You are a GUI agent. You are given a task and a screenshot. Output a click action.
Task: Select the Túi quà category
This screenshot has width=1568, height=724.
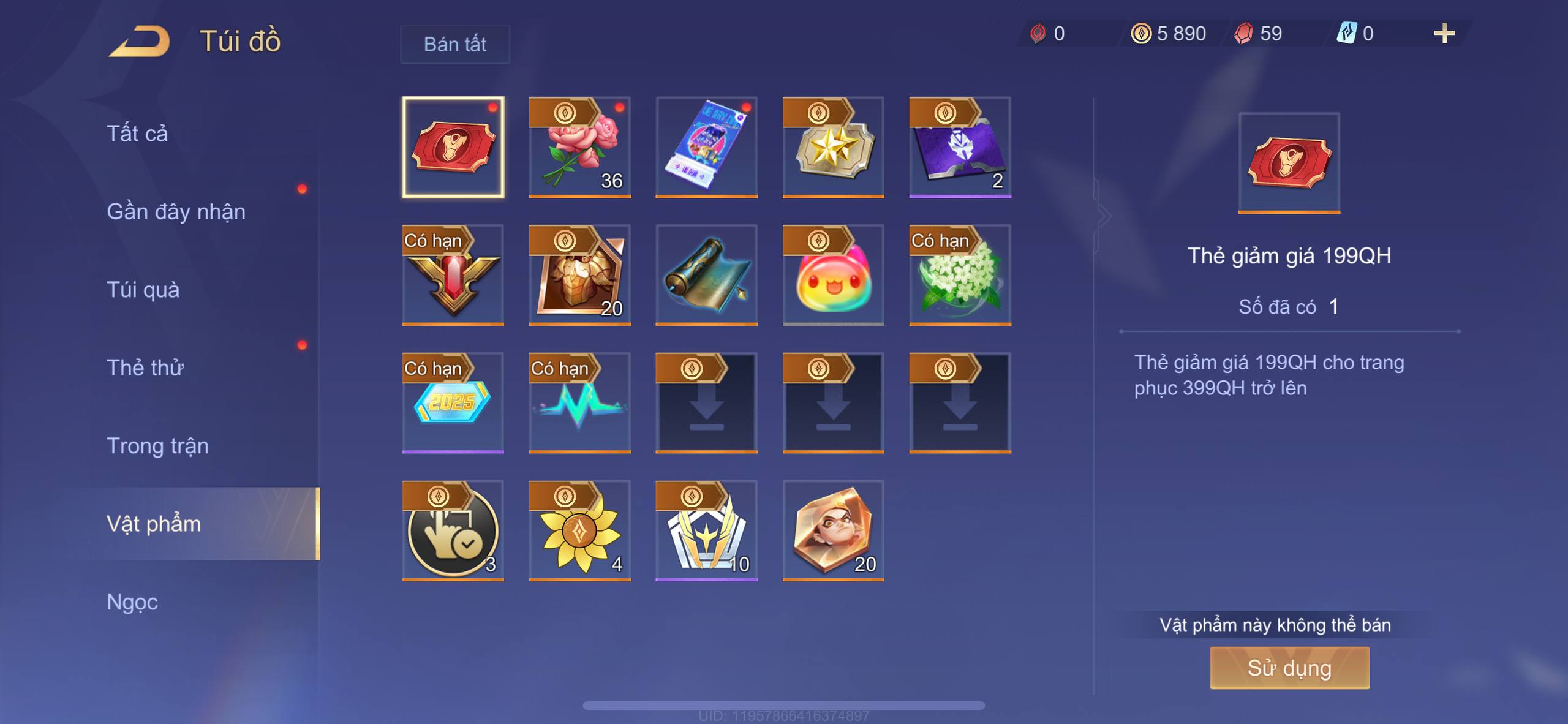coord(143,290)
